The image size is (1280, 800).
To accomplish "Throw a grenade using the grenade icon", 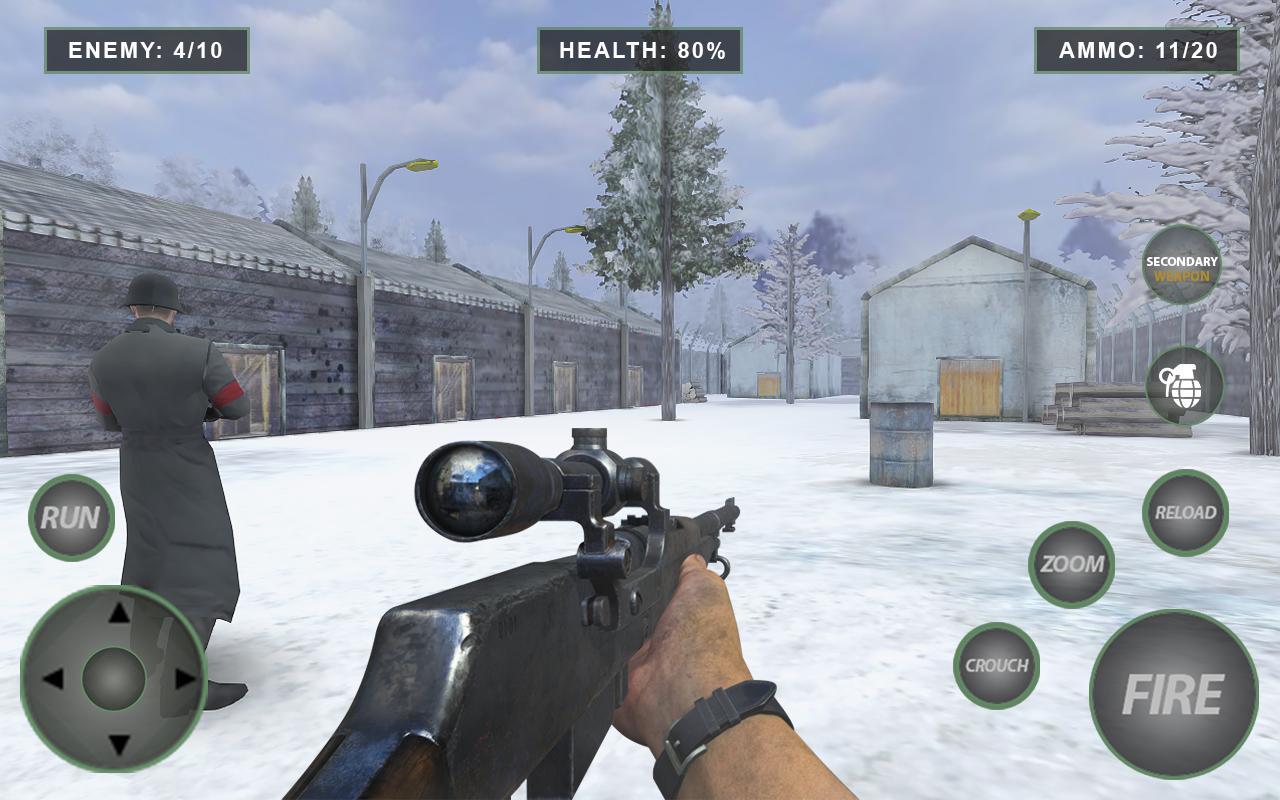I will pos(1184,385).
